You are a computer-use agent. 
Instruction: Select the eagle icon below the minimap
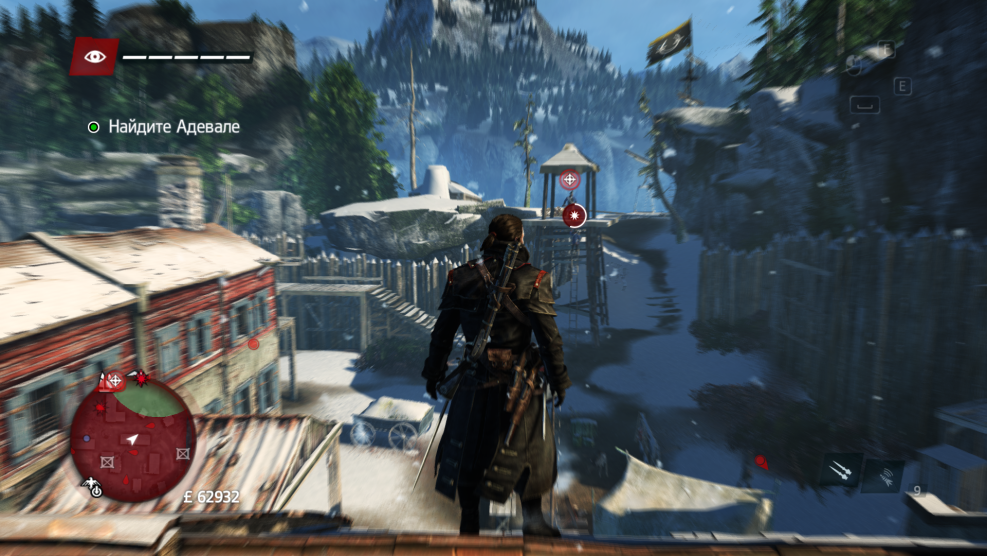92,487
